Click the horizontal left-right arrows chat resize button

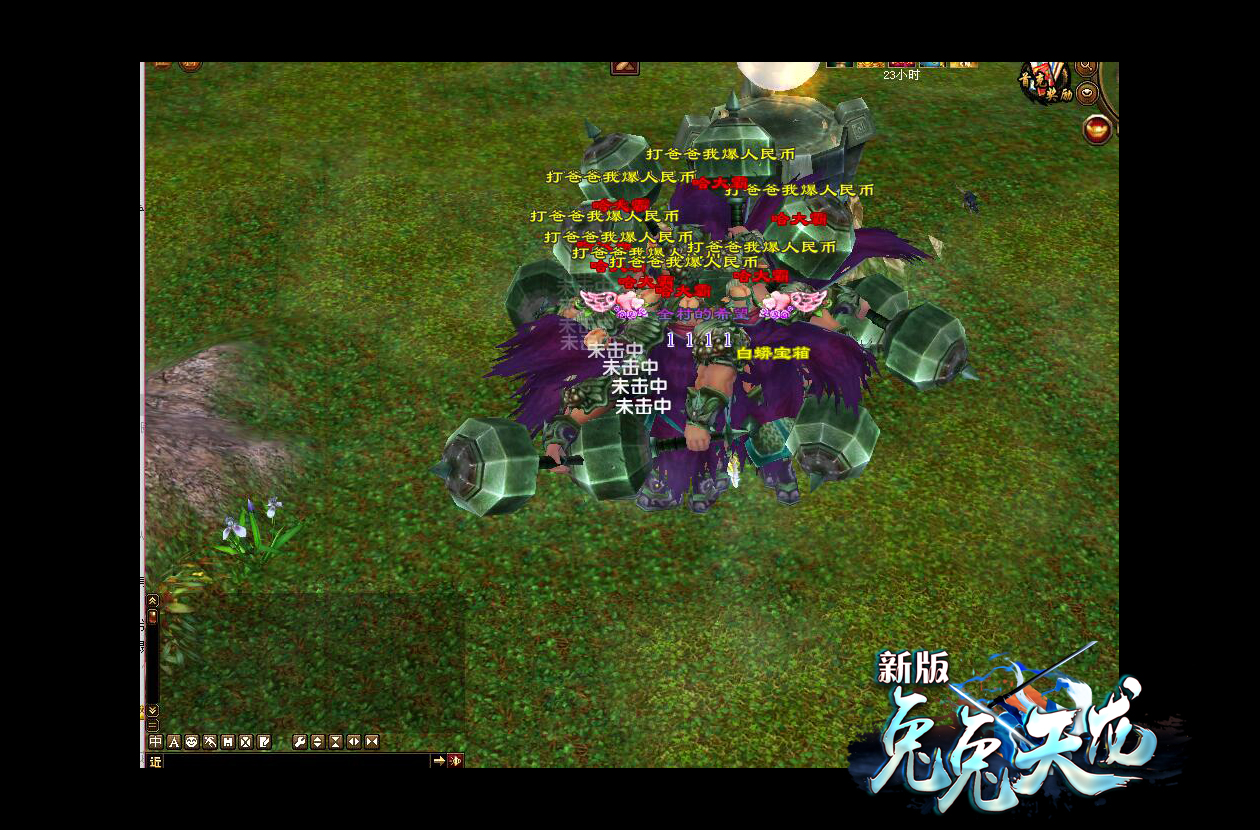click(354, 742)
